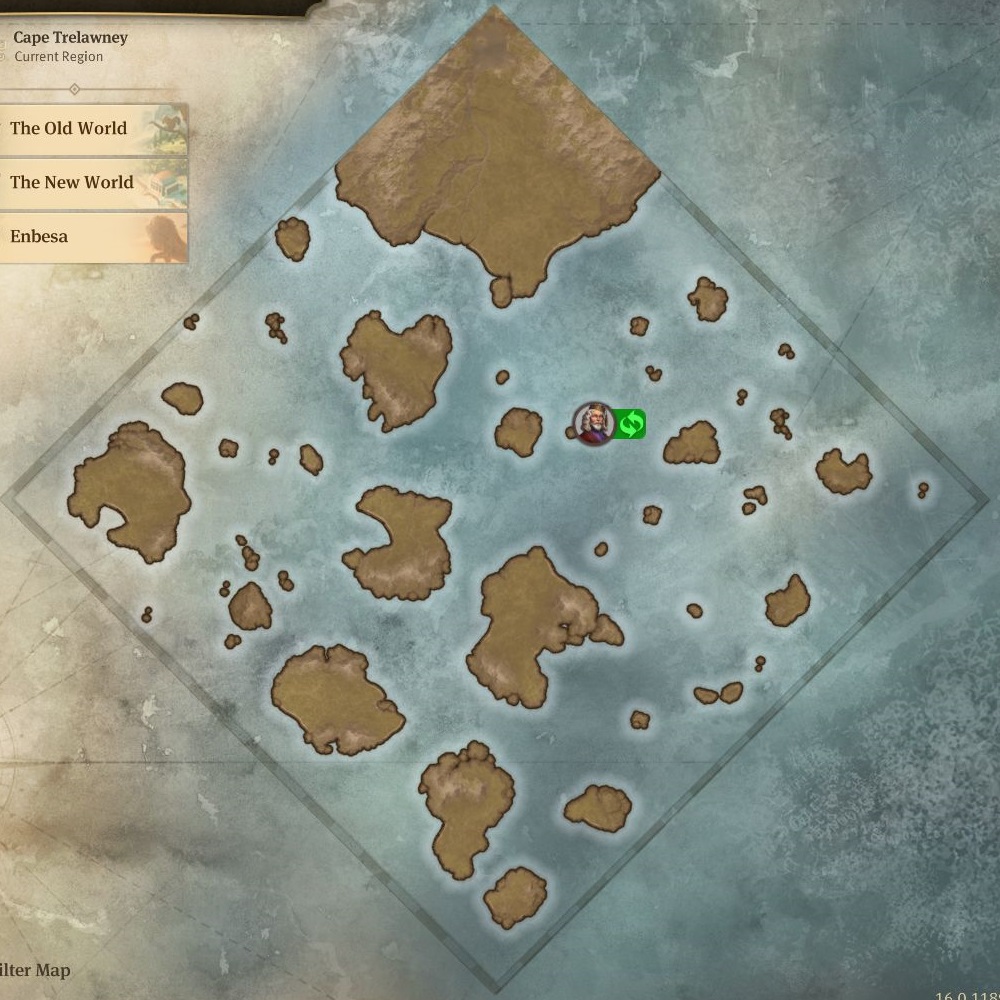Click the bearded character portrait marker

593,424
